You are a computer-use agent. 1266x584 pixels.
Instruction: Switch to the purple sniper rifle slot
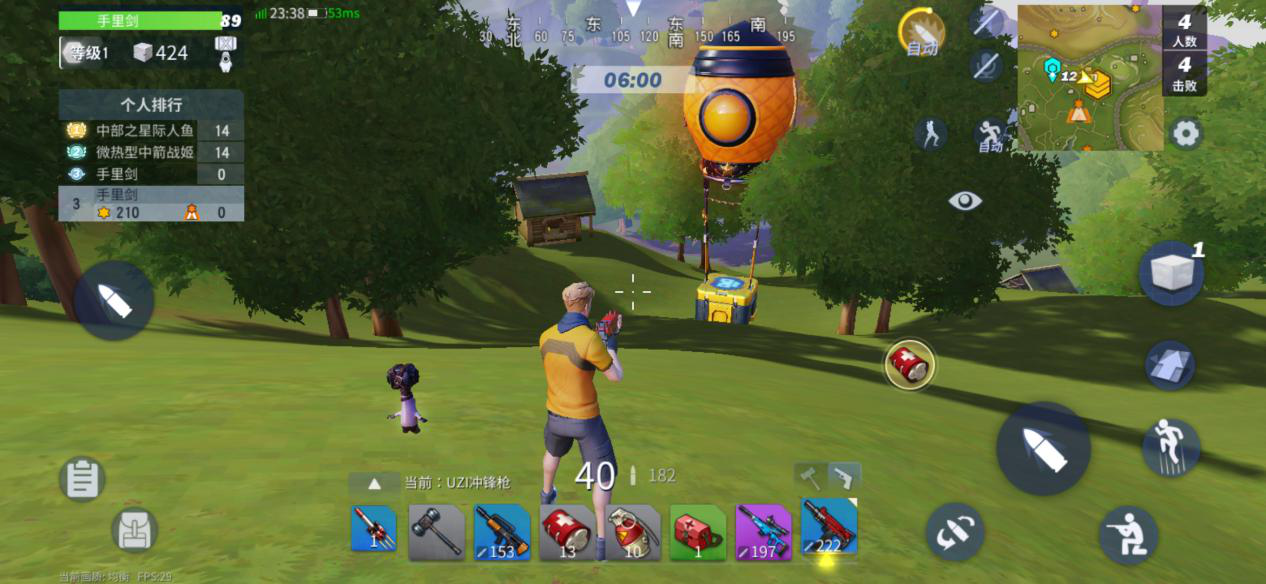[x=763, y=530]
